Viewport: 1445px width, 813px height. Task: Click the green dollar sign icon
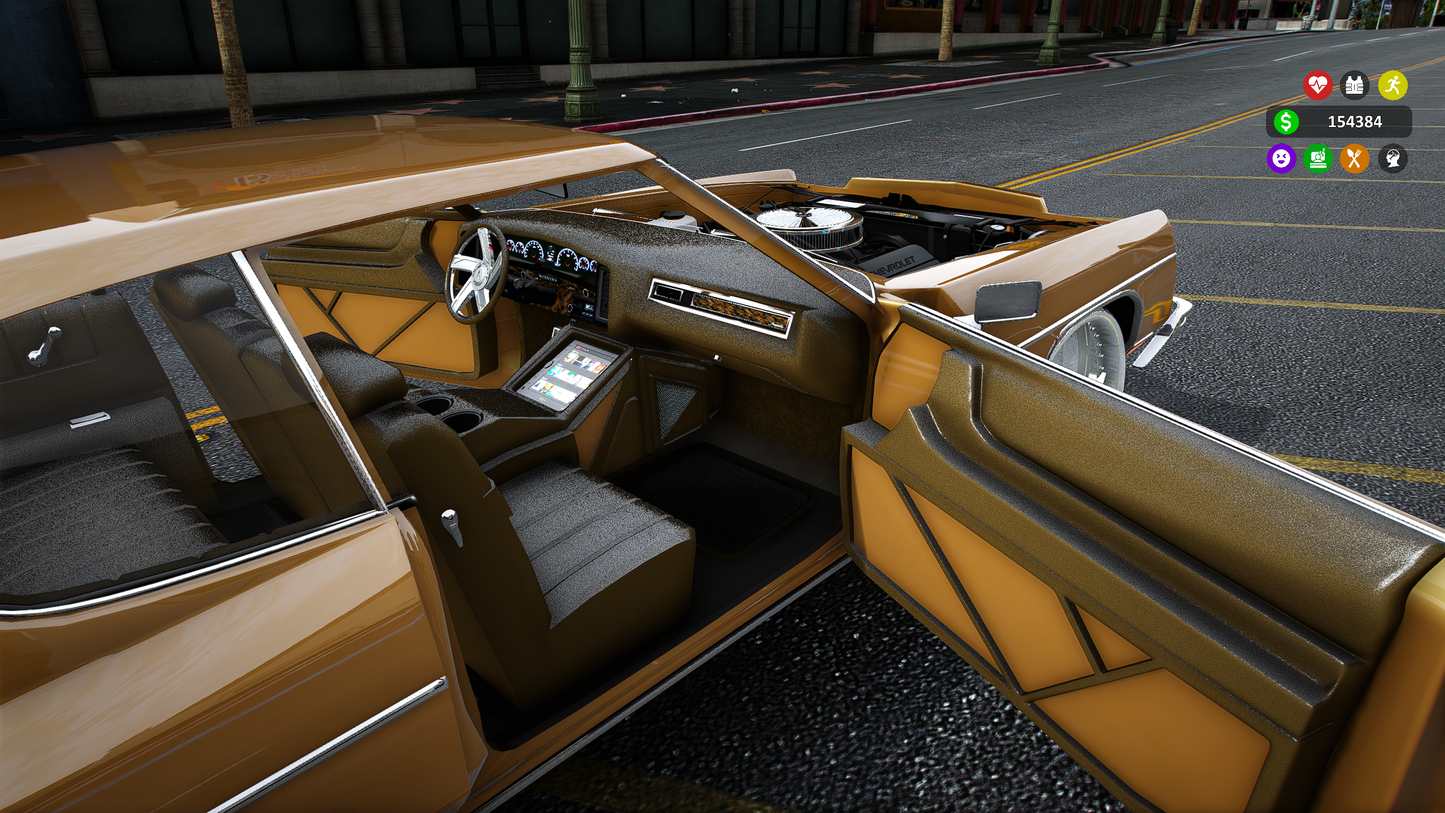point(1287,122)
